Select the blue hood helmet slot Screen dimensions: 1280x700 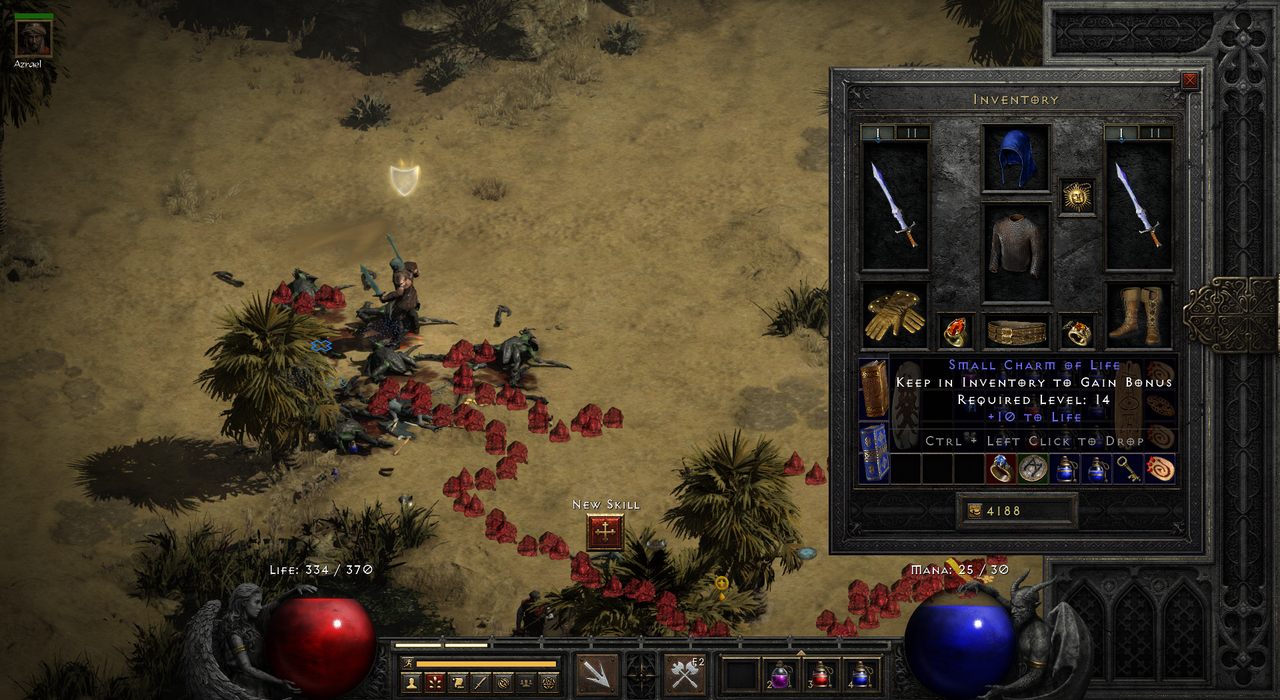1016,158
